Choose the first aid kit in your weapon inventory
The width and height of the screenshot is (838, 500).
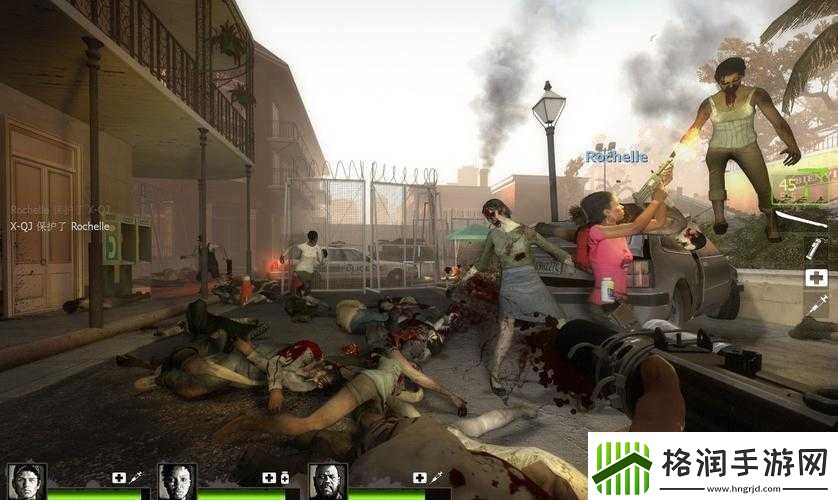(x=815, y=277)
